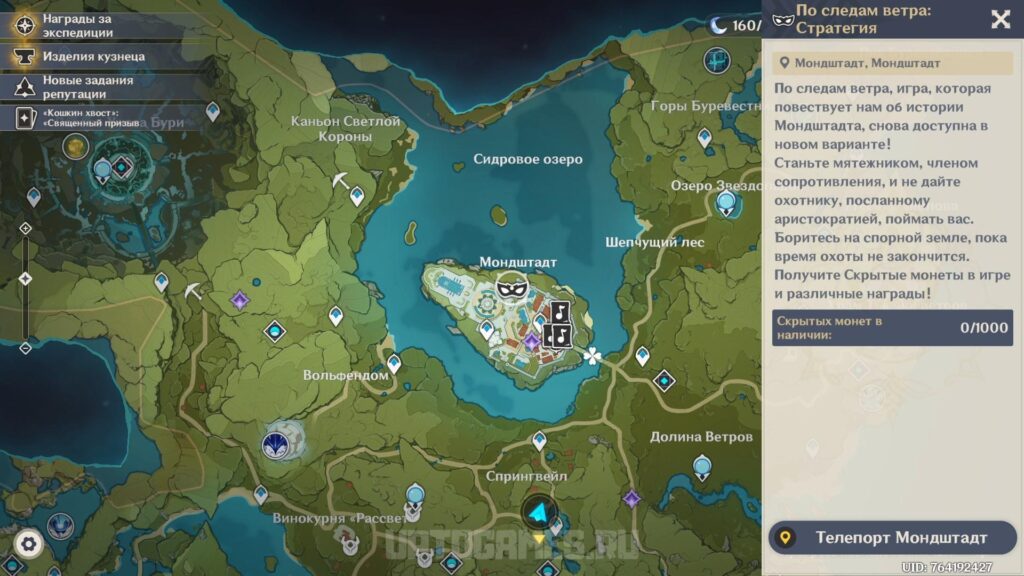The width and height of the screenshot is (1024, 576).
Task: Select the Statue of the Seven below Вольфендом
Action: [x=275, y=444]
